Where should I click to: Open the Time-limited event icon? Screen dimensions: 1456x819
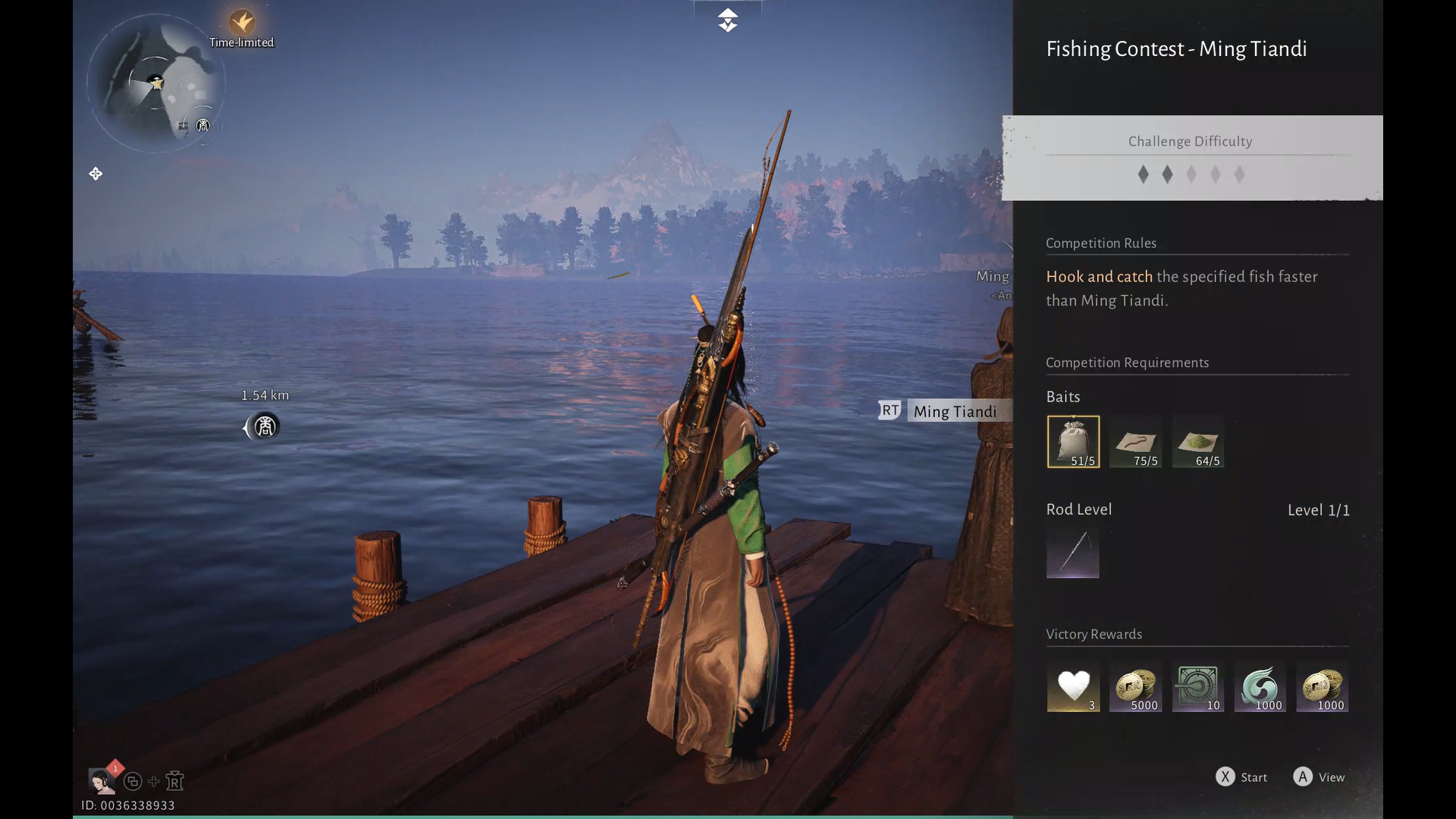click(242, 23)
